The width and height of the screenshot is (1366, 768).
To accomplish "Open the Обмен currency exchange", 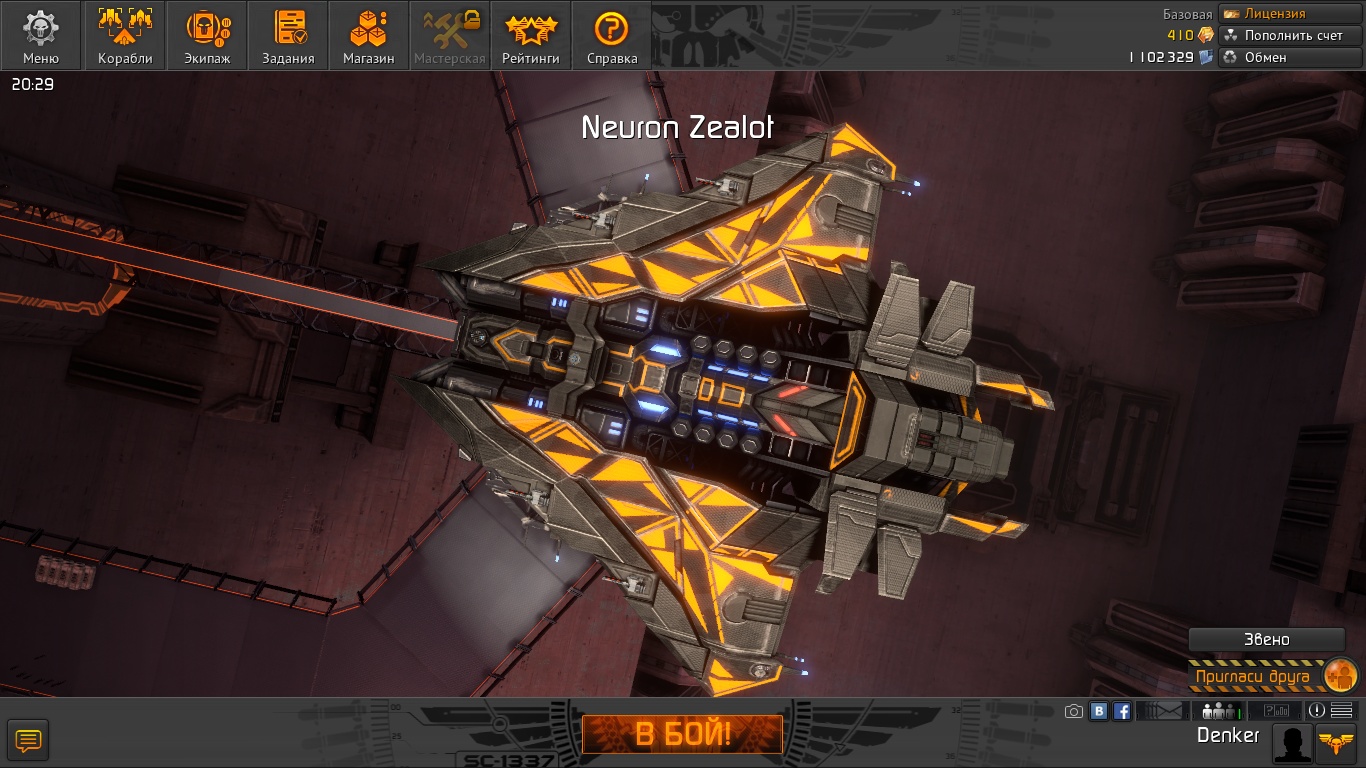I will click(1290, 57).
